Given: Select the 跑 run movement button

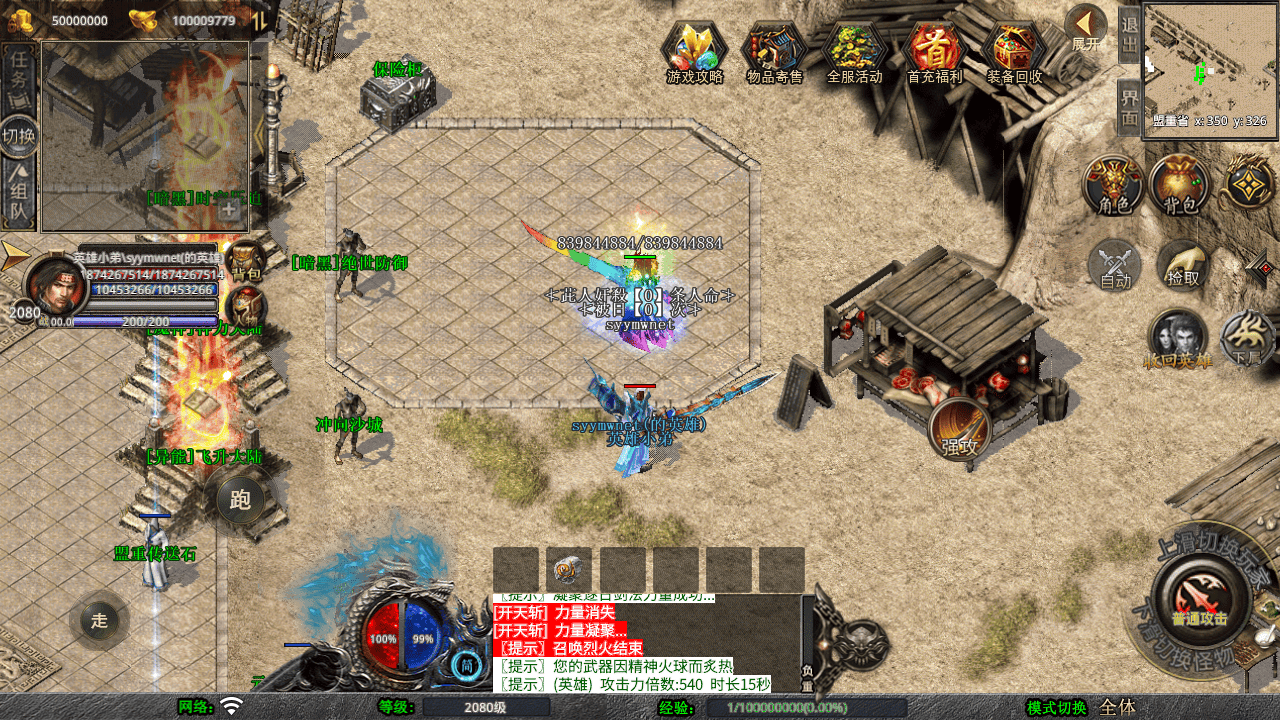Looking at the screenshot, I should coord(240,500).
